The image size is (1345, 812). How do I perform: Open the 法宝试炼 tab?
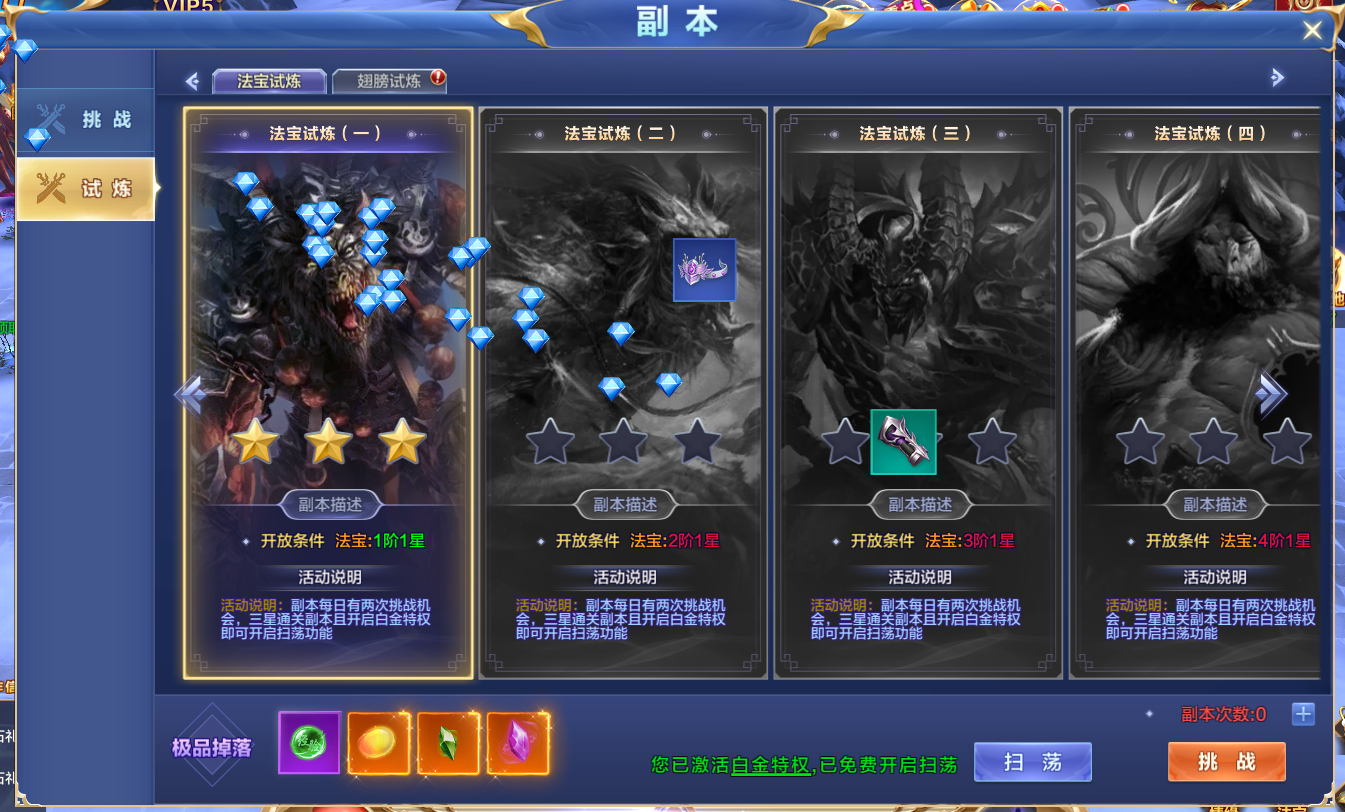point(269,81)
